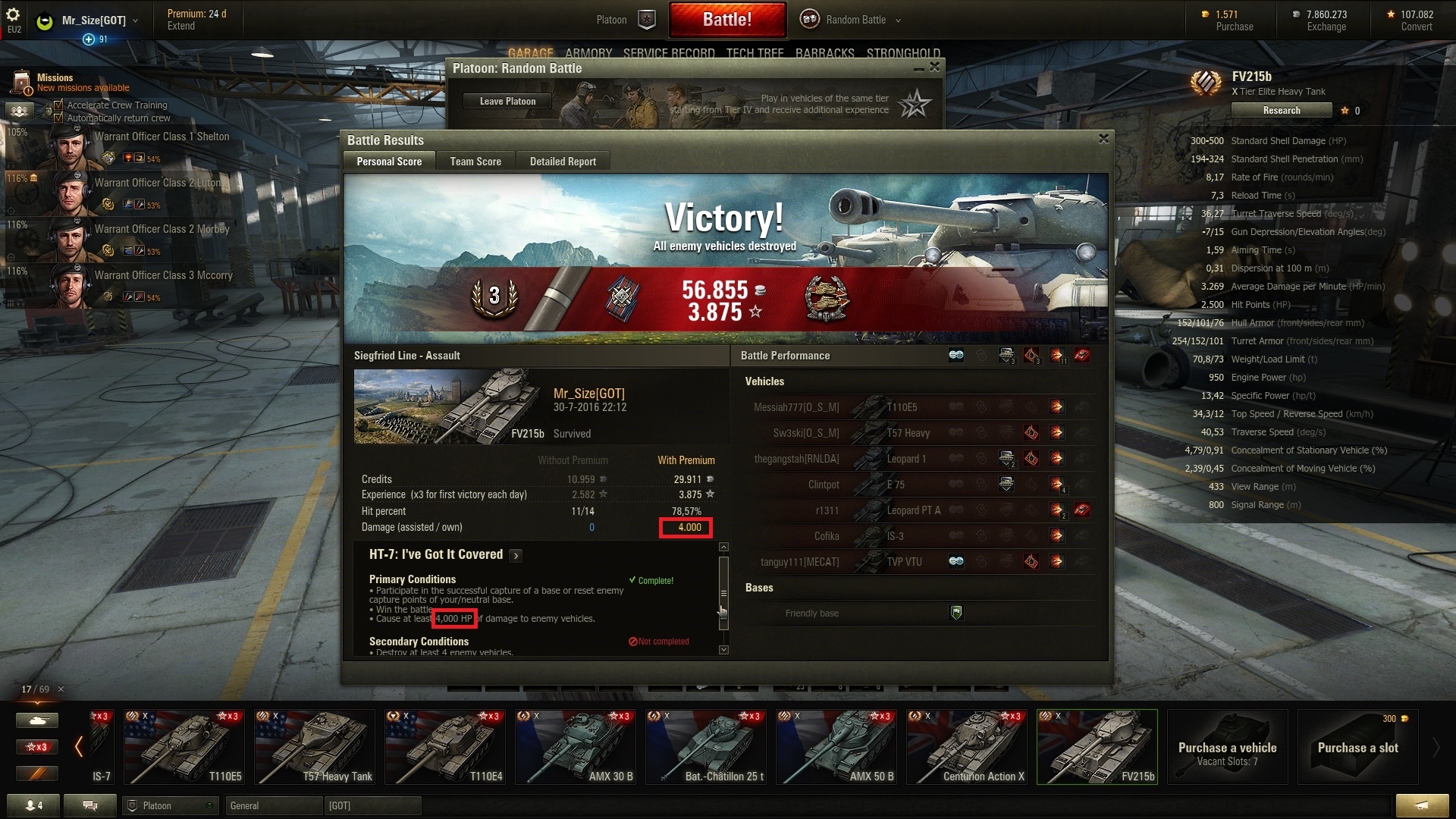Extend the premium account
Image resolution: width=1456 pixels, height=819 pixels.
point(181,27)
